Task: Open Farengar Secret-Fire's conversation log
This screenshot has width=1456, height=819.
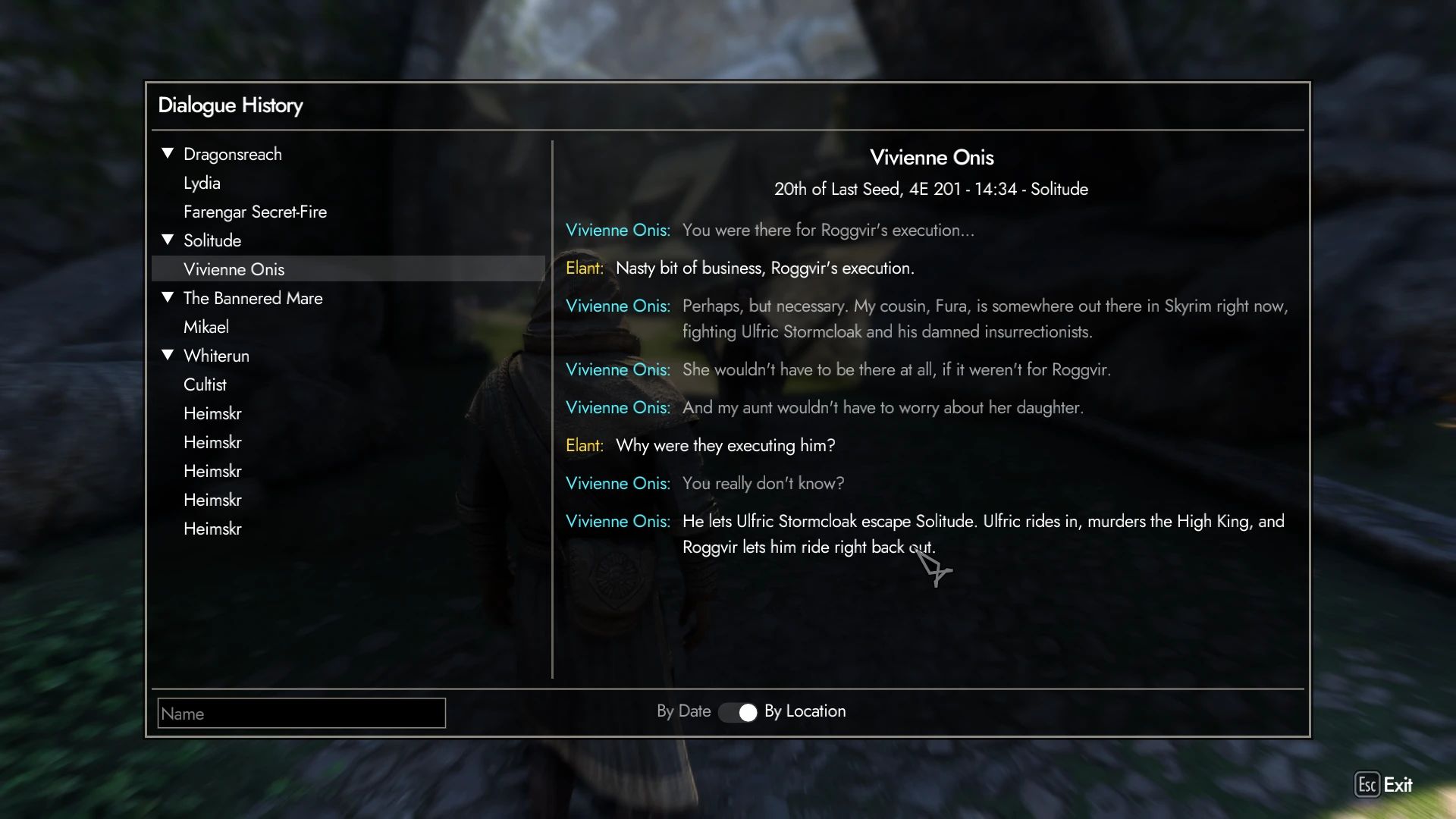Action: (x=256, y=212)
